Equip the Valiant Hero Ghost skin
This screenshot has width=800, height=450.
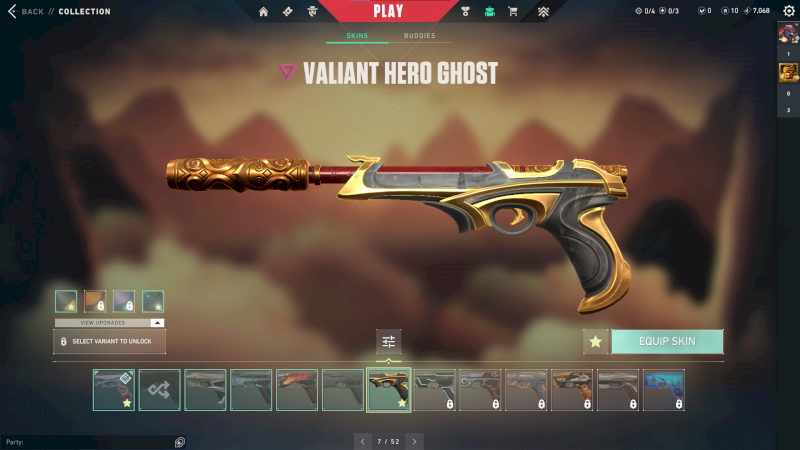pyautogui.click(x=667, y=341)
